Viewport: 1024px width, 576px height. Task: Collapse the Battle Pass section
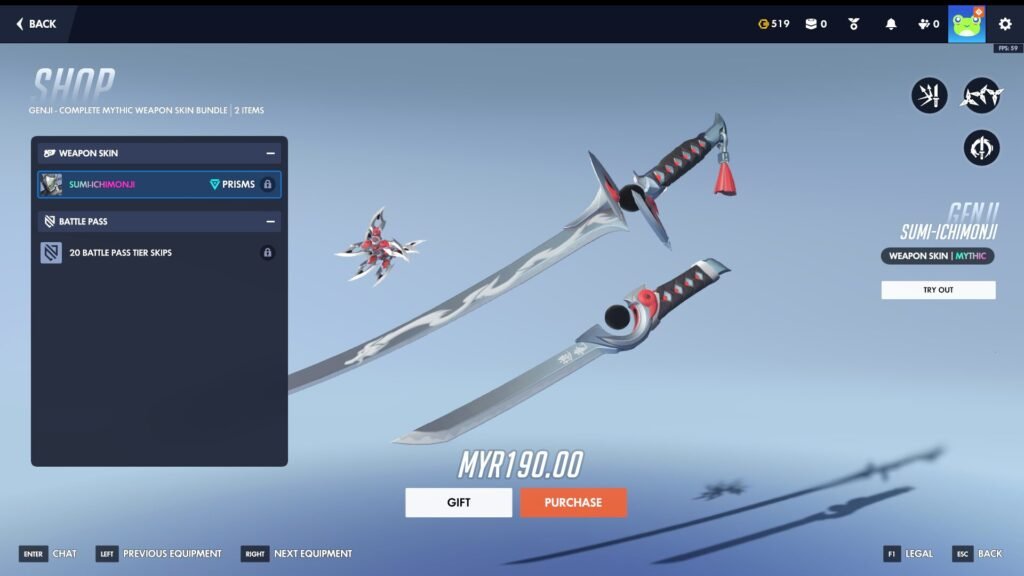point(270,221)
